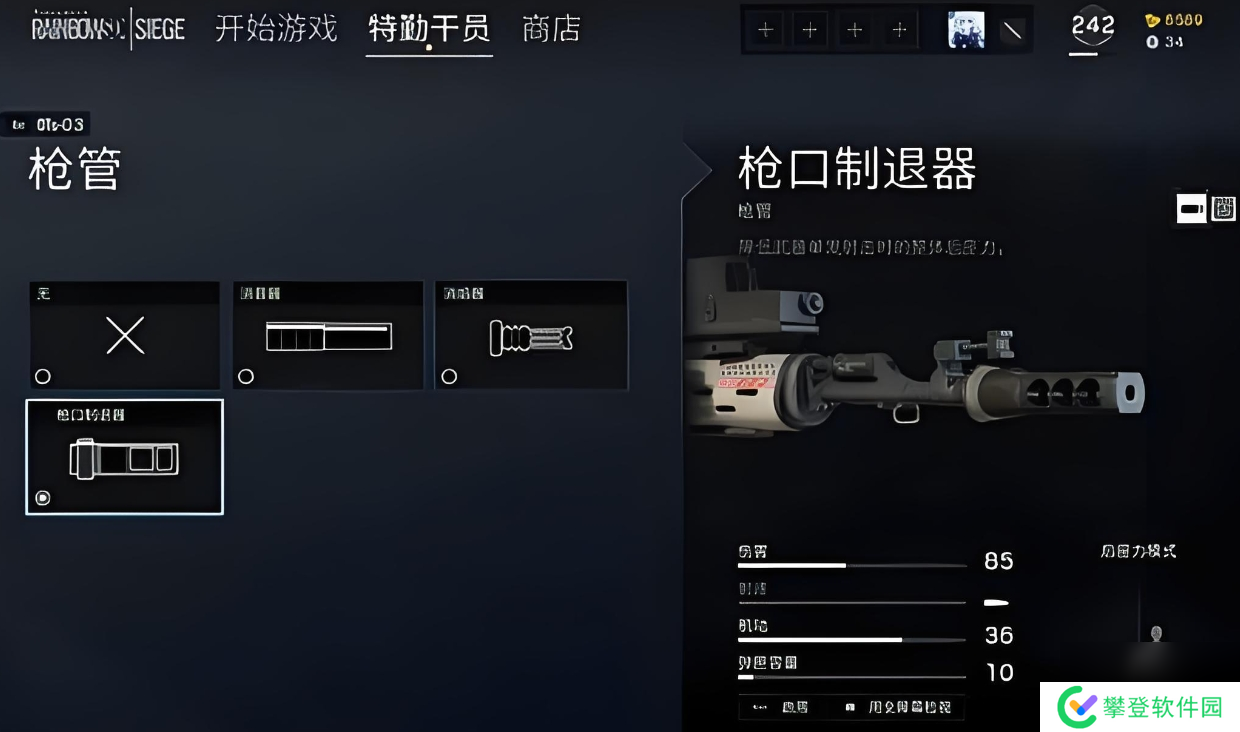Open the slashed square icon beside the avatar

coord(1013,30)
